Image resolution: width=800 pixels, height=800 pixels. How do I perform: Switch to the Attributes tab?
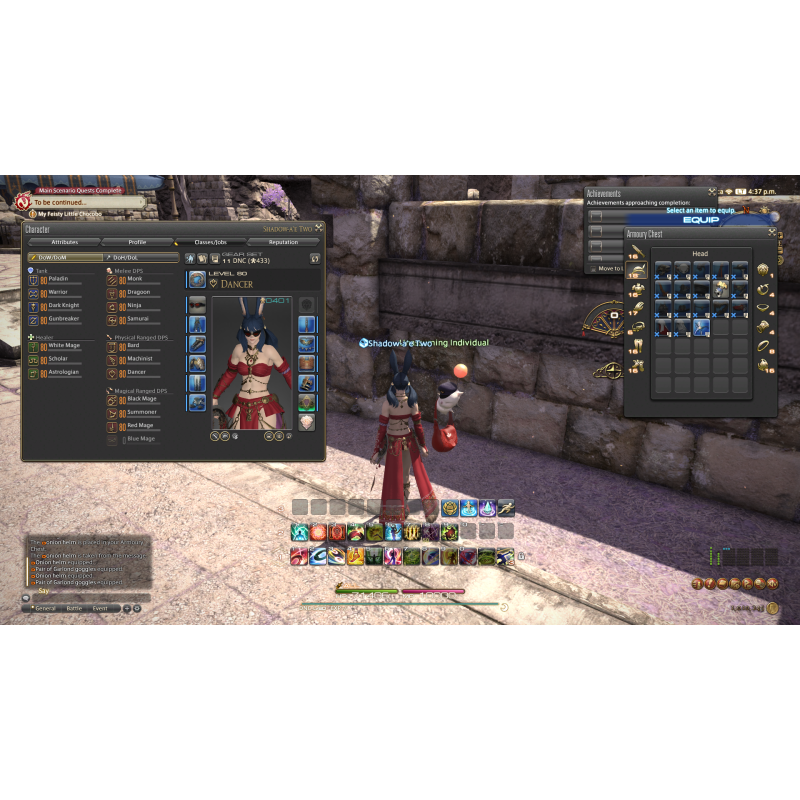[x=64, y=242]
